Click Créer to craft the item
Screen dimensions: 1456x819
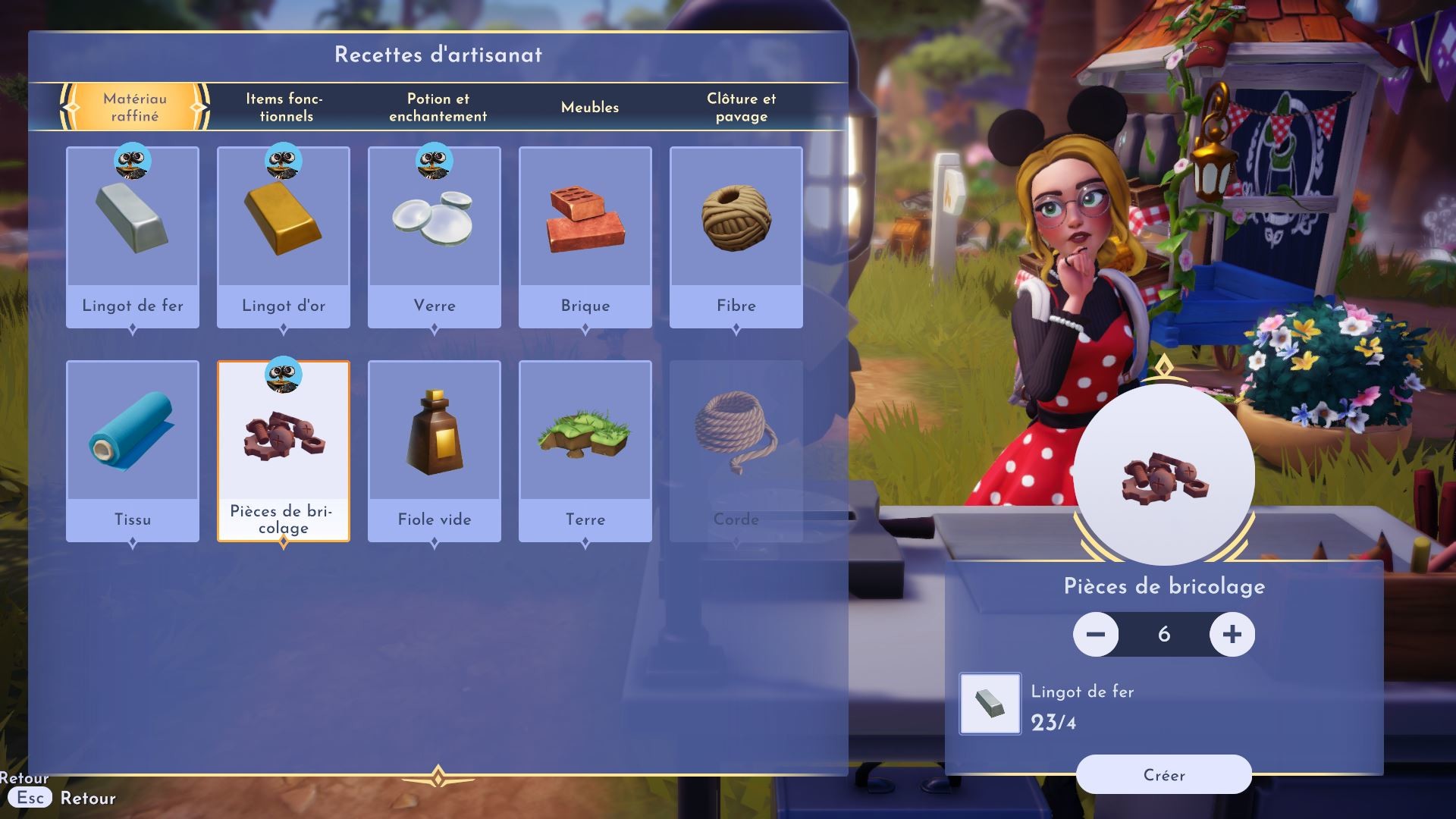tap(1163, 774)
